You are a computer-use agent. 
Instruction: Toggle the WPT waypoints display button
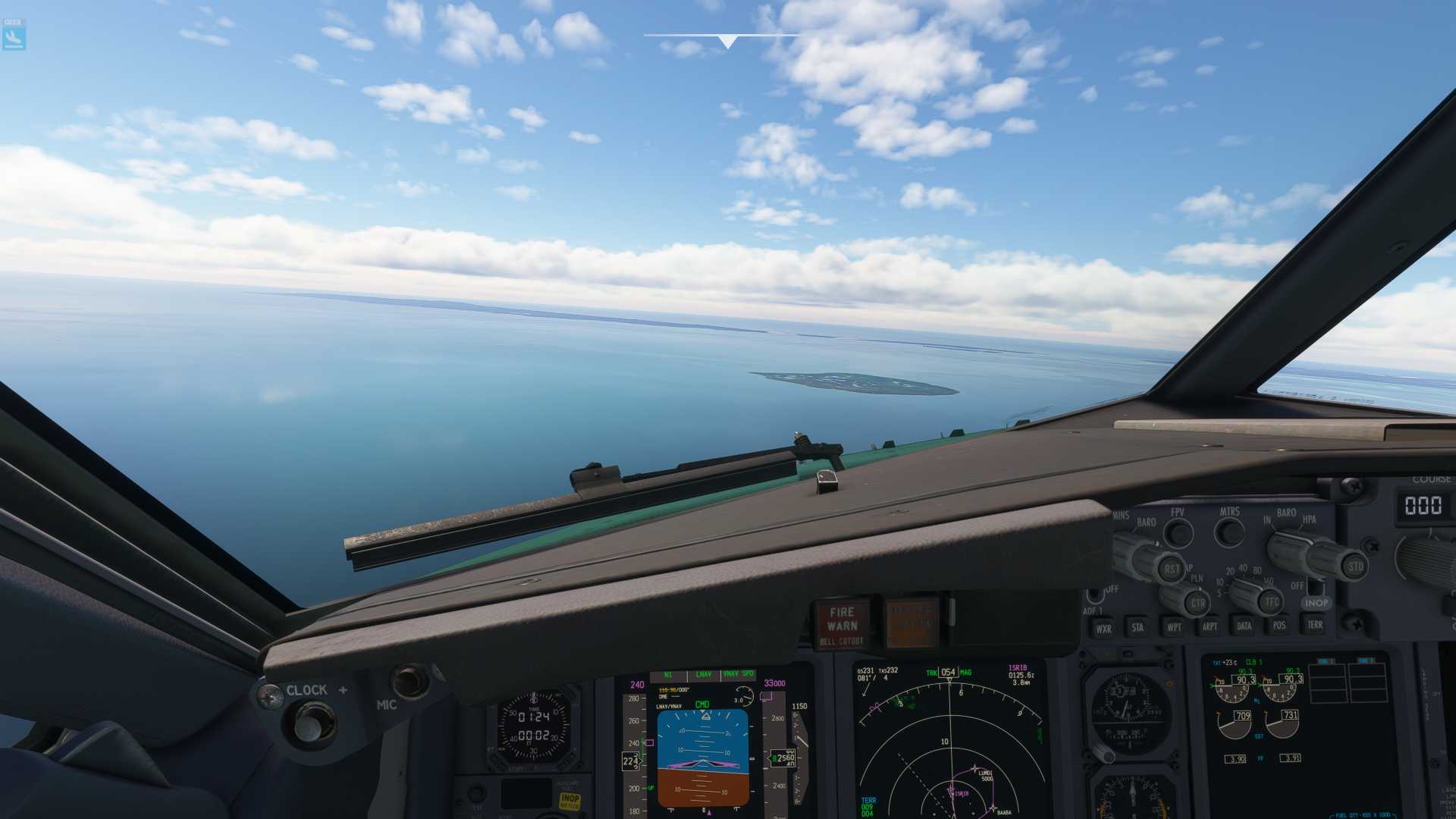(x=1174, y=627)
